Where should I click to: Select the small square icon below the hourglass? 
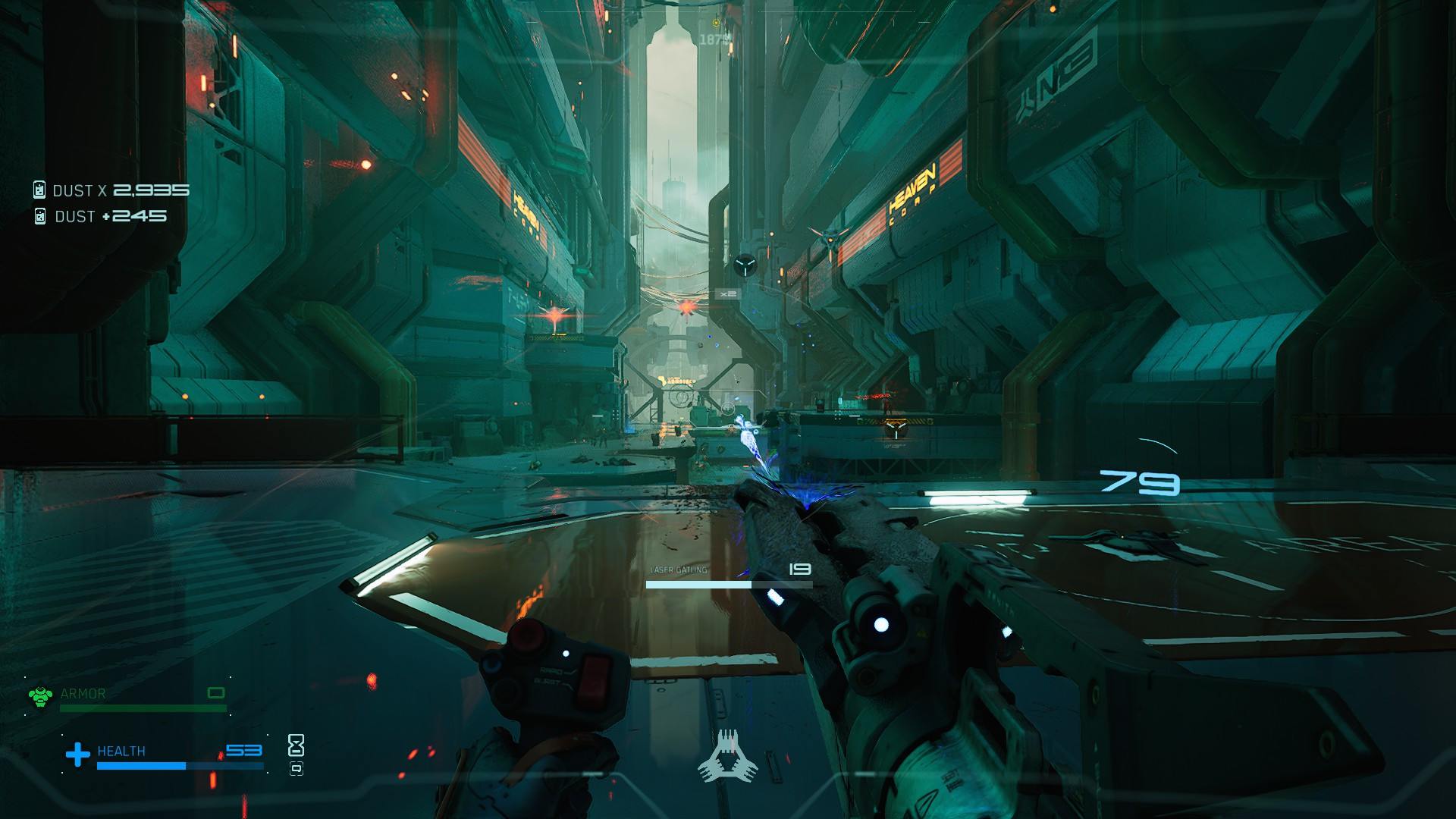point(297,769)
